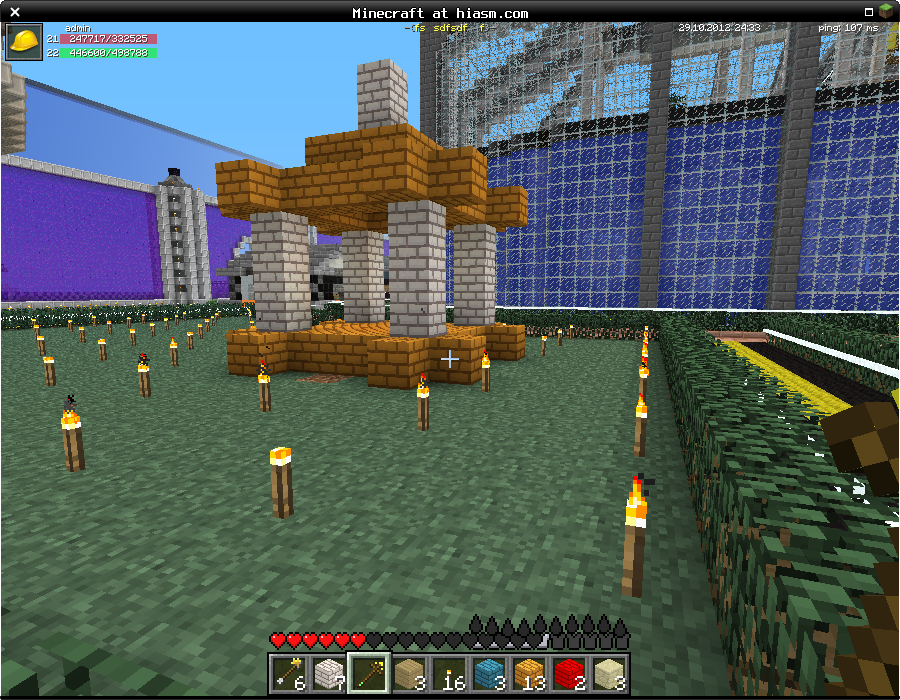Select the highlighted golden staff slot
The height and width of the screenshot is (700, 900).
(x=369, y=672)
